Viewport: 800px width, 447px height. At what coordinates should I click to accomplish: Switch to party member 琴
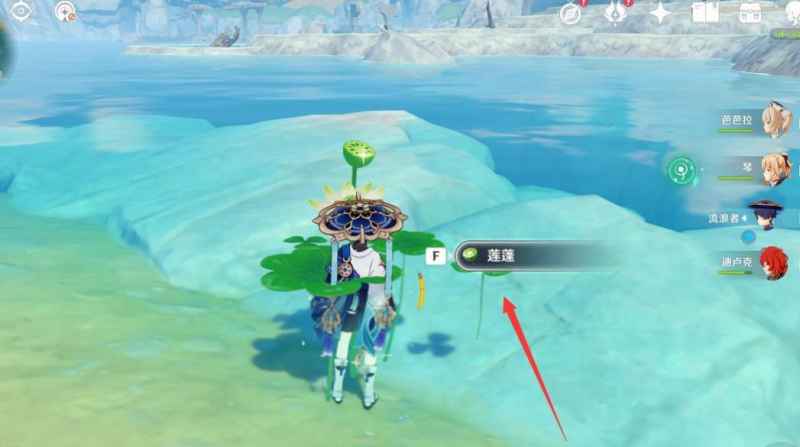click(774, 166)
